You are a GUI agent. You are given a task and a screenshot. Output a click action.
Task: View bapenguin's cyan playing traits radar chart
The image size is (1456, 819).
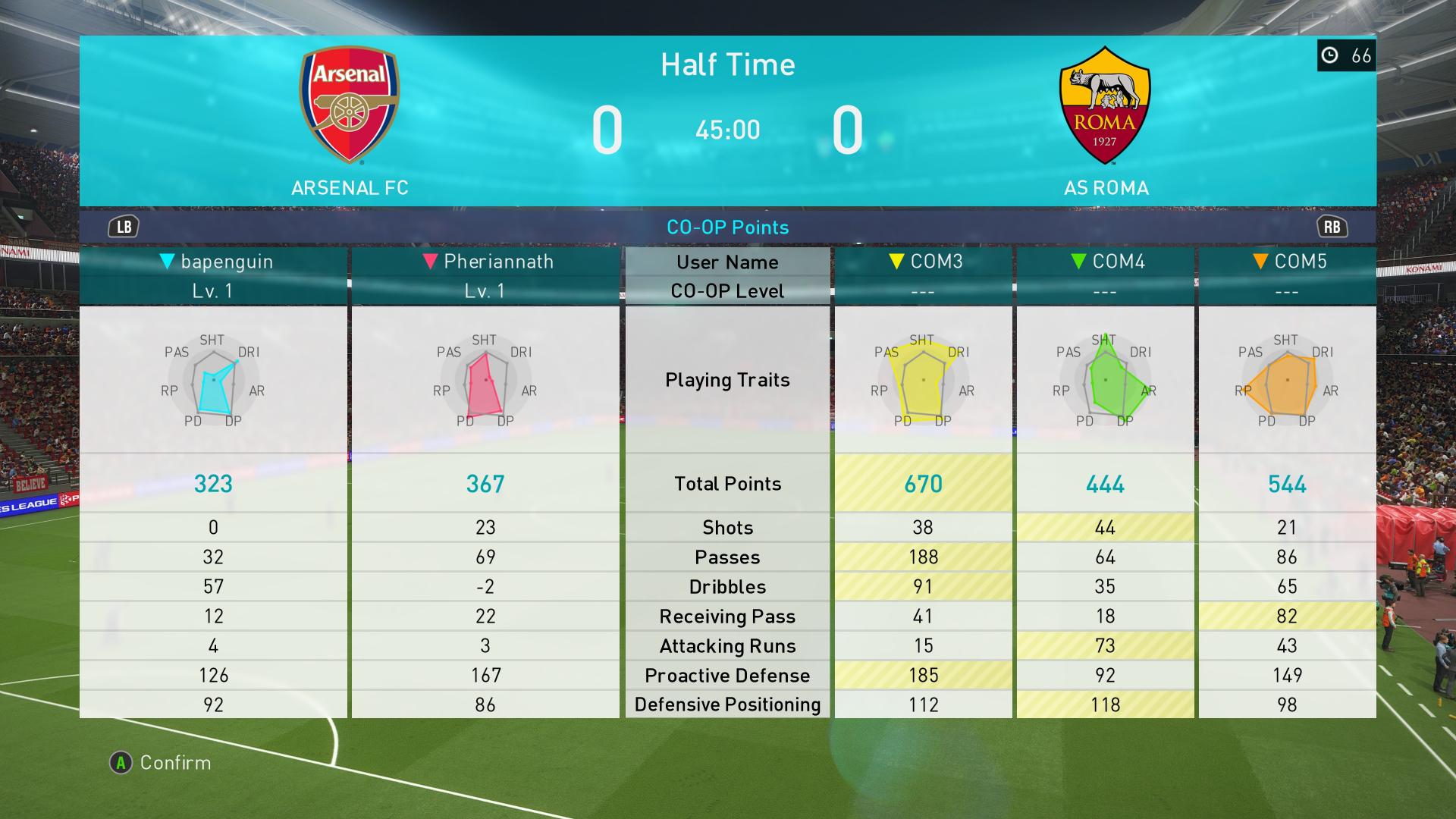pyautogui.click(x=214, y=381)
